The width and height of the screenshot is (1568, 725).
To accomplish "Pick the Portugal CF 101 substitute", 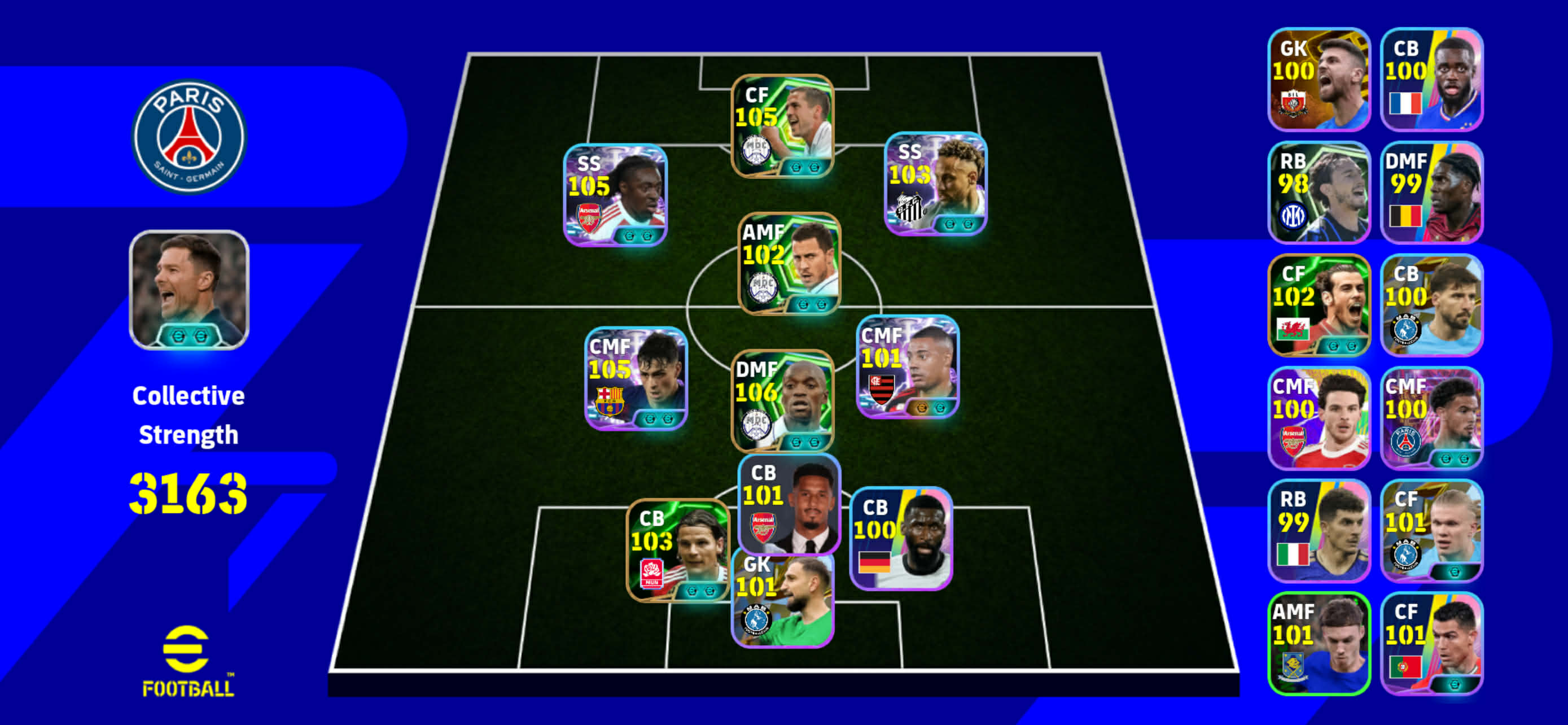I will tap(1431, 643).
